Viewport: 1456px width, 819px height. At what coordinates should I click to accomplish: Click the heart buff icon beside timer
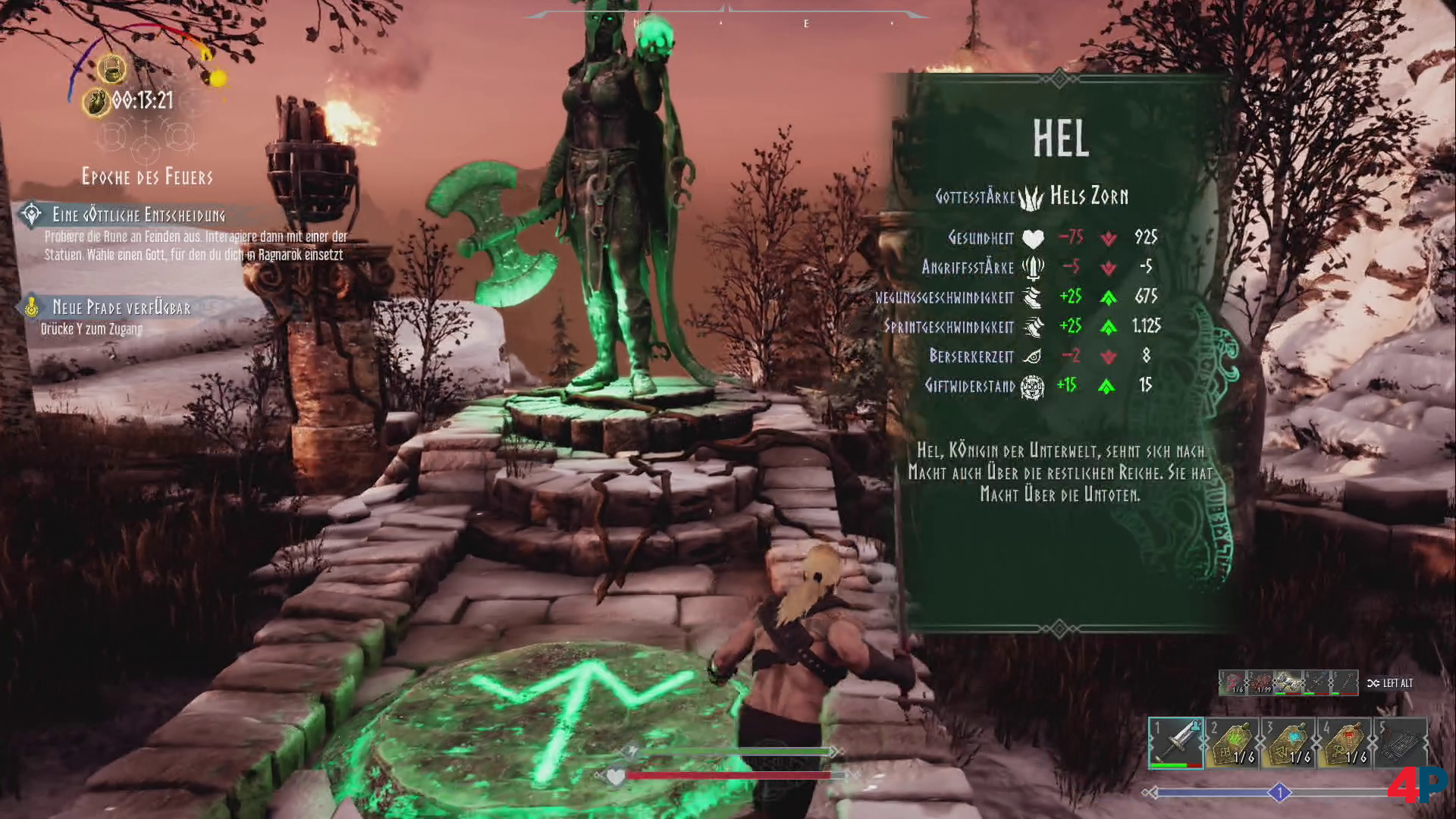pyautogui.click(x=96, y=102)
